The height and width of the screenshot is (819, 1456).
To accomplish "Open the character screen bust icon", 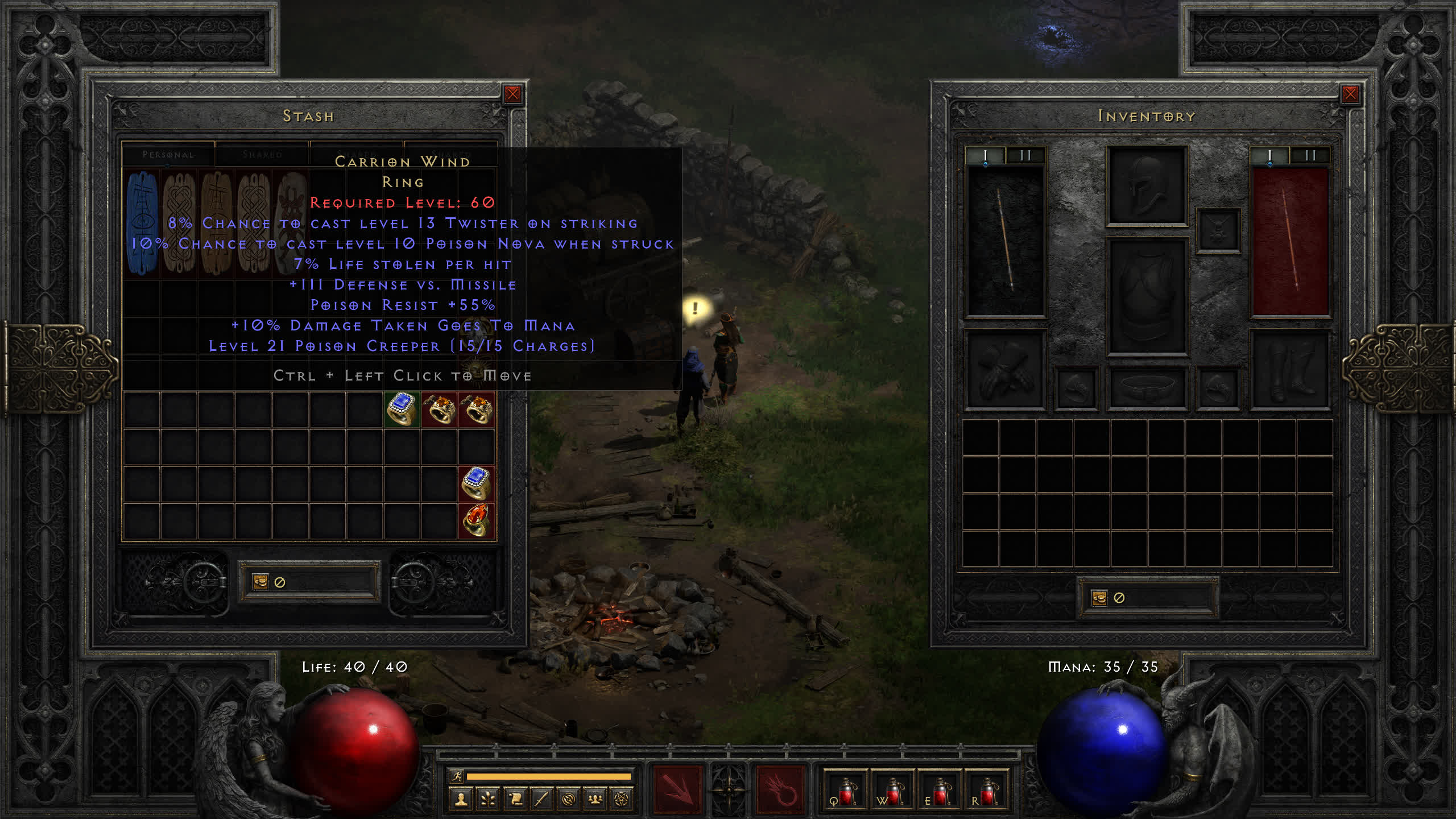I will point(461,800).
